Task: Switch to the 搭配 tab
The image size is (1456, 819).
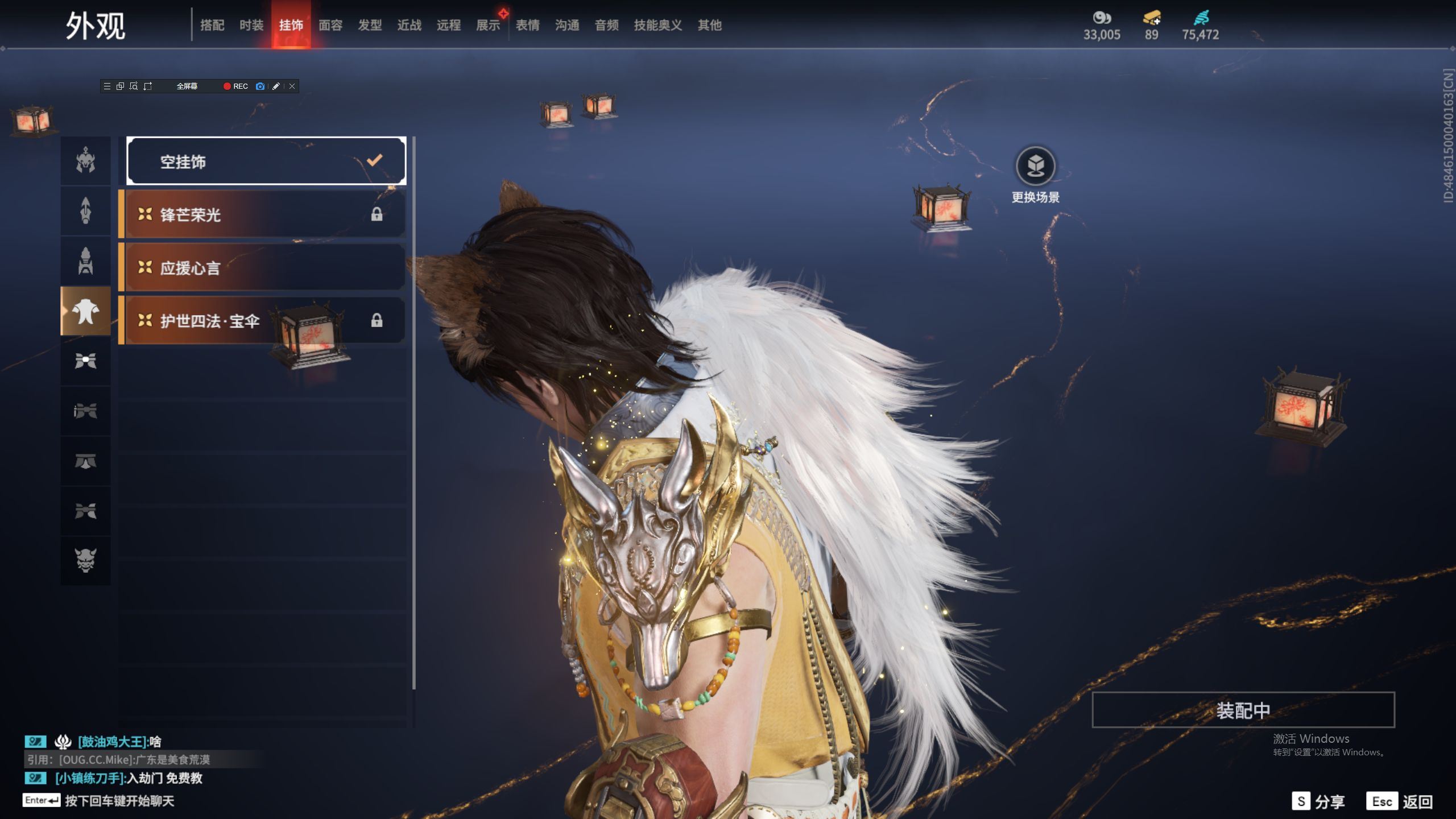Action: tap(212, 25)
